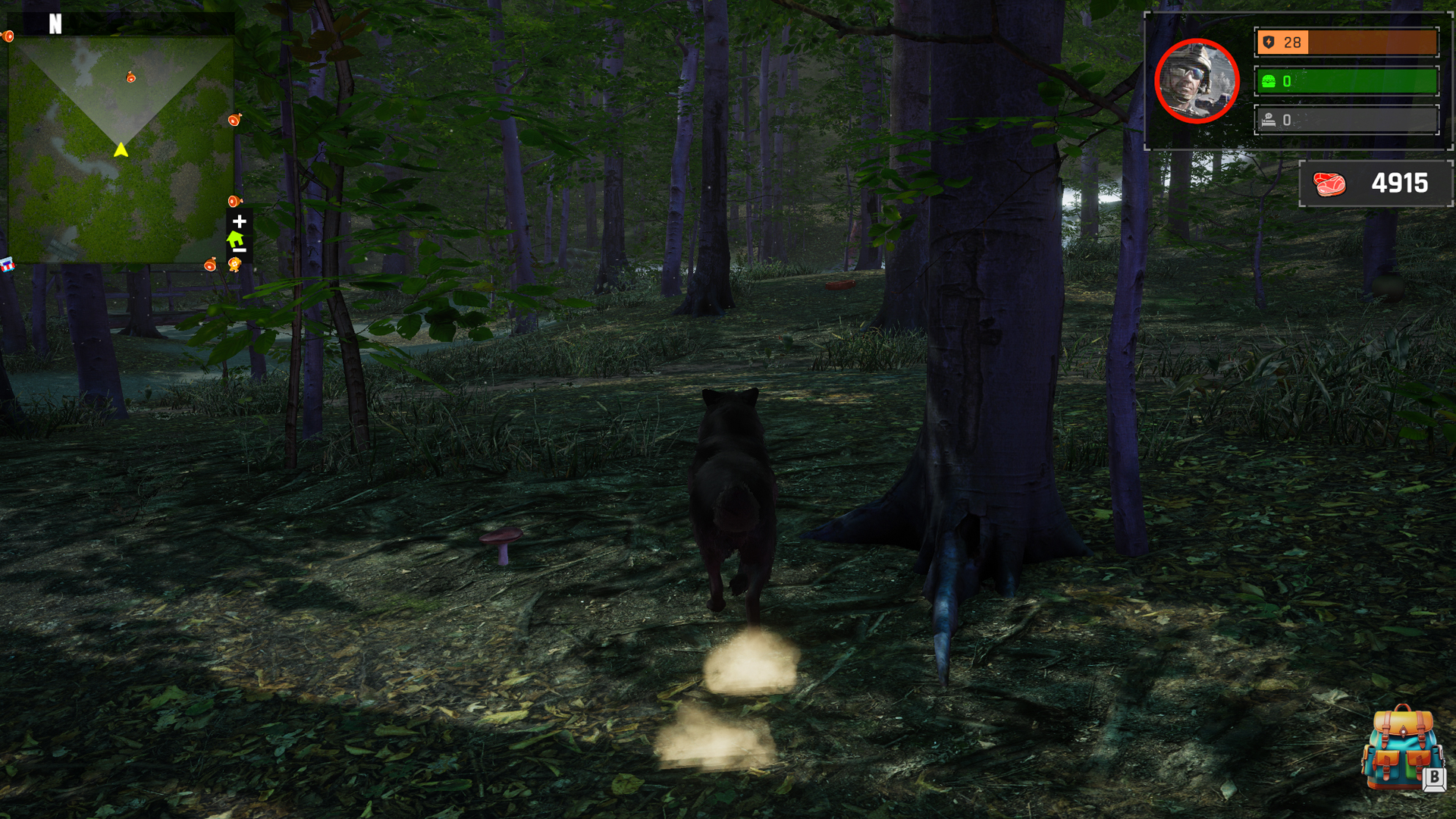Click the ham marker on the minimap's right edge
This screenshot has width=1456, height=819.
234,118
